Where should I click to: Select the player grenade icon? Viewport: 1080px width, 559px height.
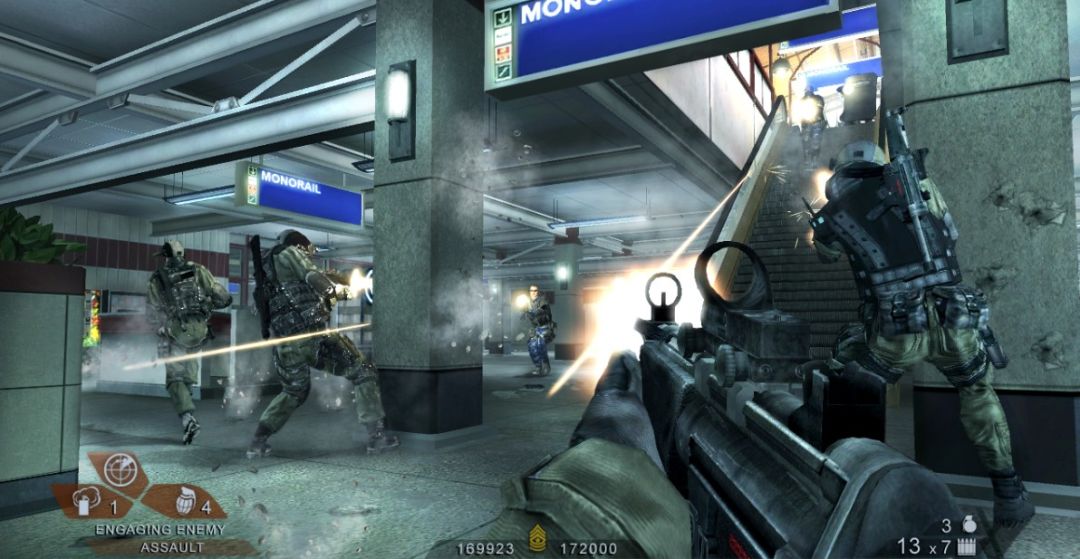[968, 524]
